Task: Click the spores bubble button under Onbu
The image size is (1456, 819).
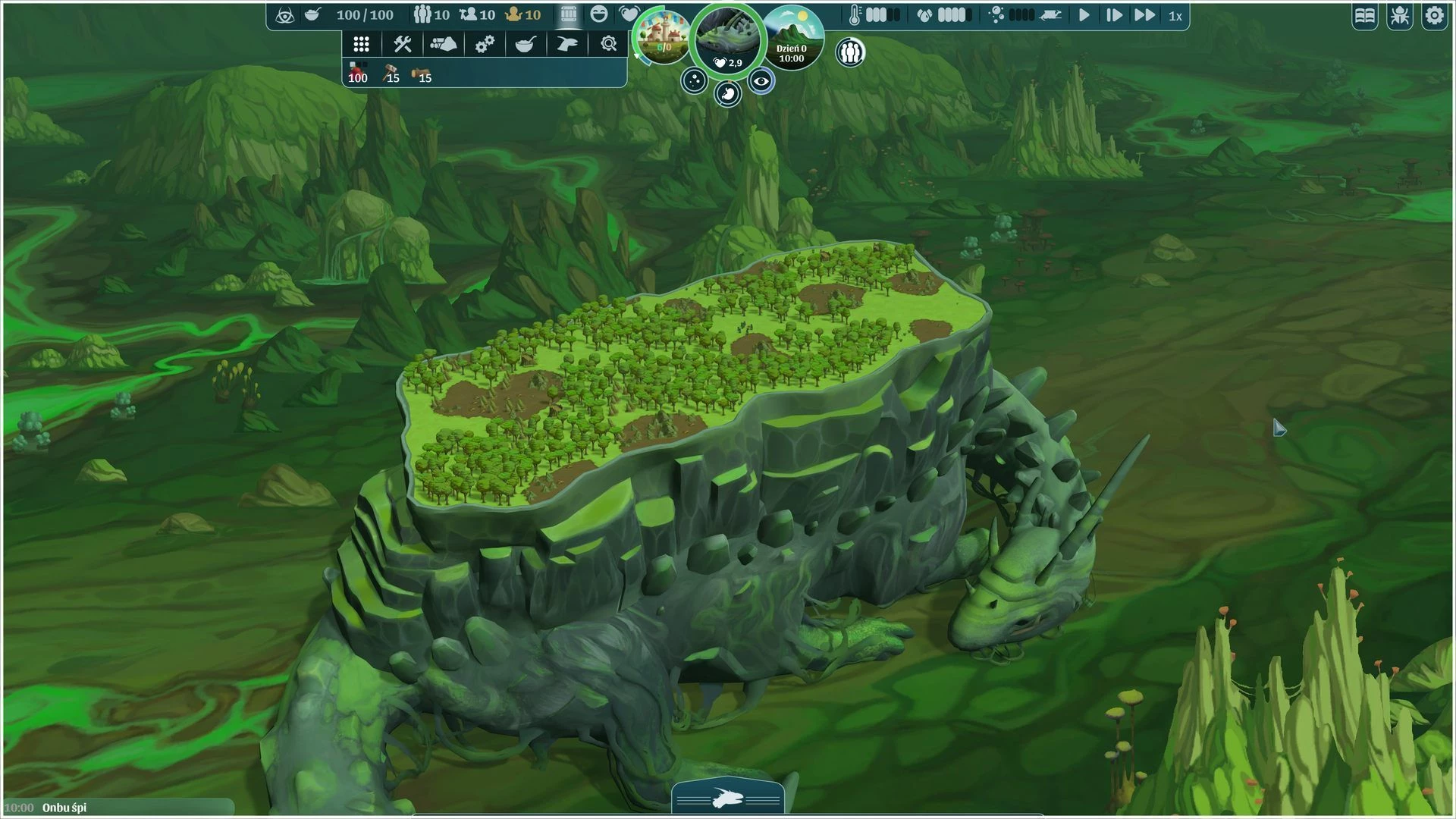Action: [x=694, y=81]
